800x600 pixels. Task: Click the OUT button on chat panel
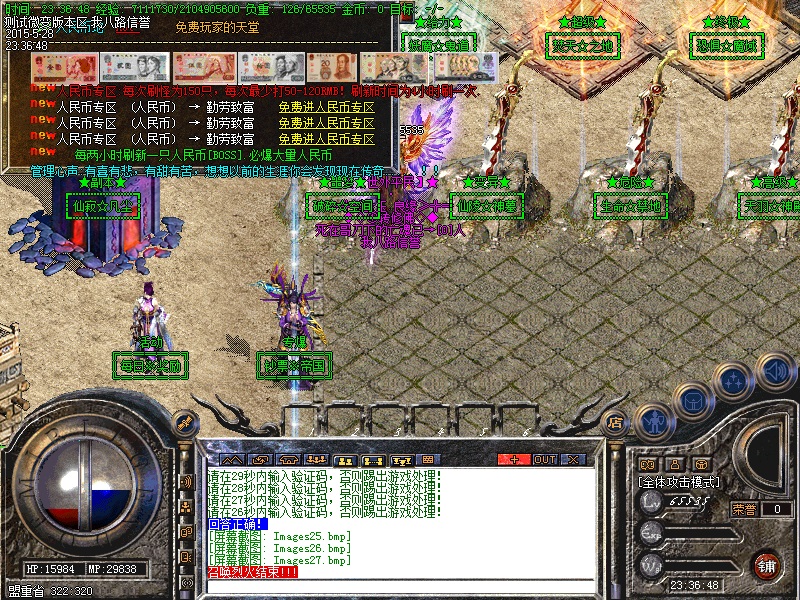click(x=544, y=459)
